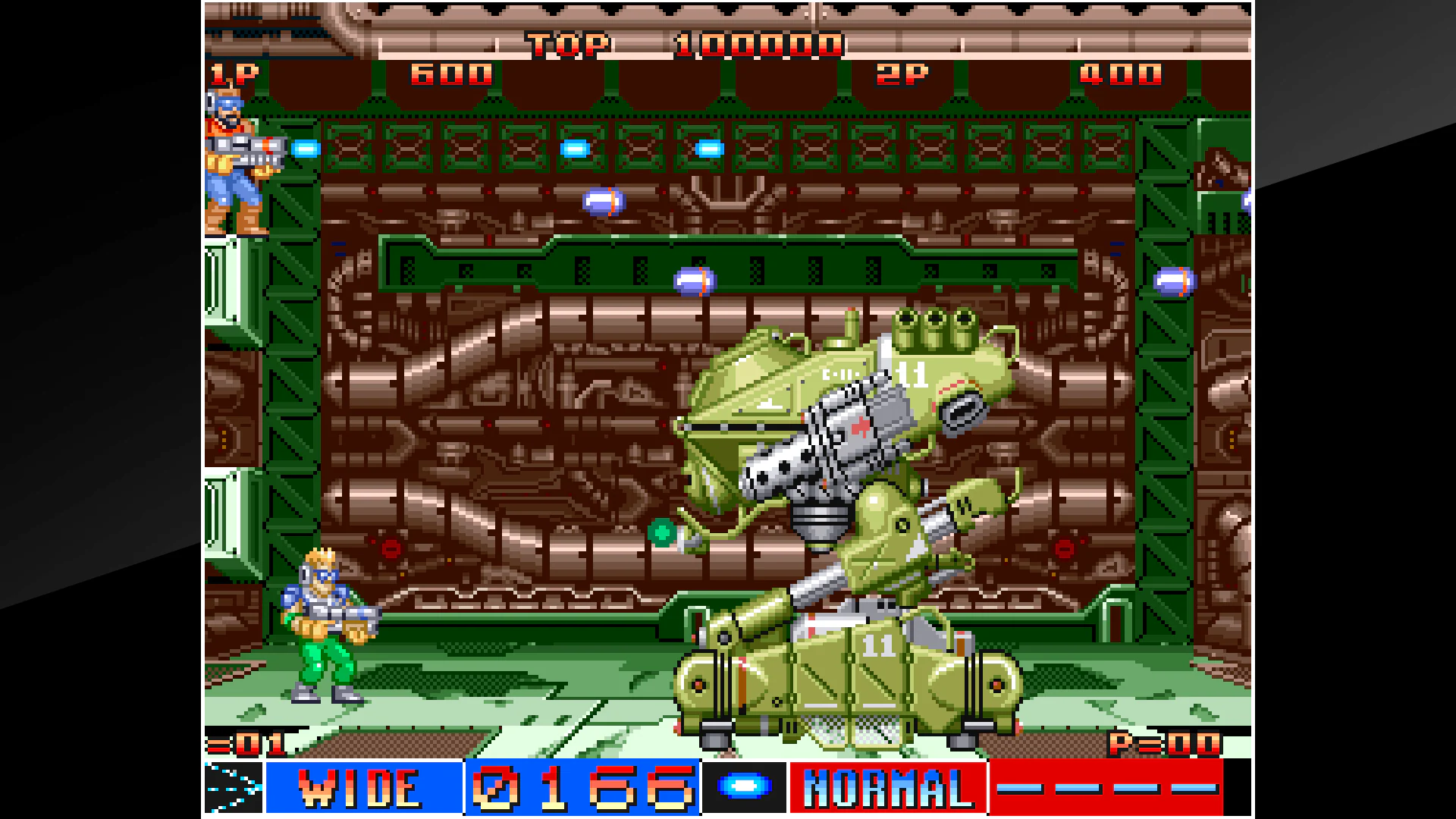Select the 2P score label

click(904, 75)
